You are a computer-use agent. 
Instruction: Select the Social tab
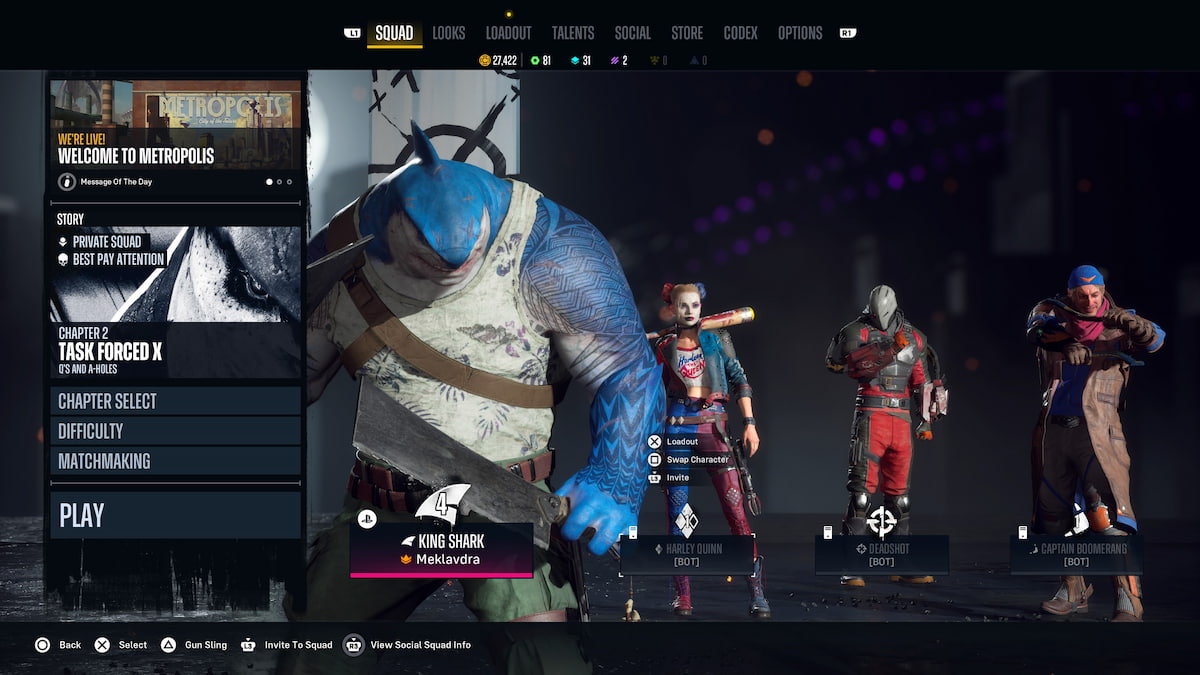point(632,33)
